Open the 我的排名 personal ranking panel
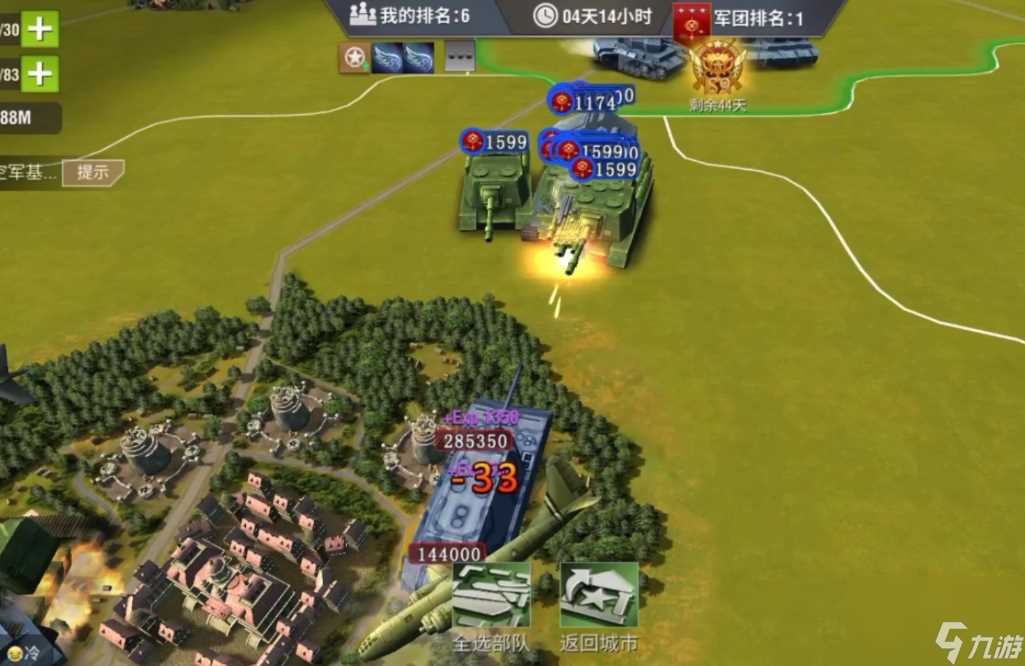Screen dimensions: 1025x666 tap(409, 16)
